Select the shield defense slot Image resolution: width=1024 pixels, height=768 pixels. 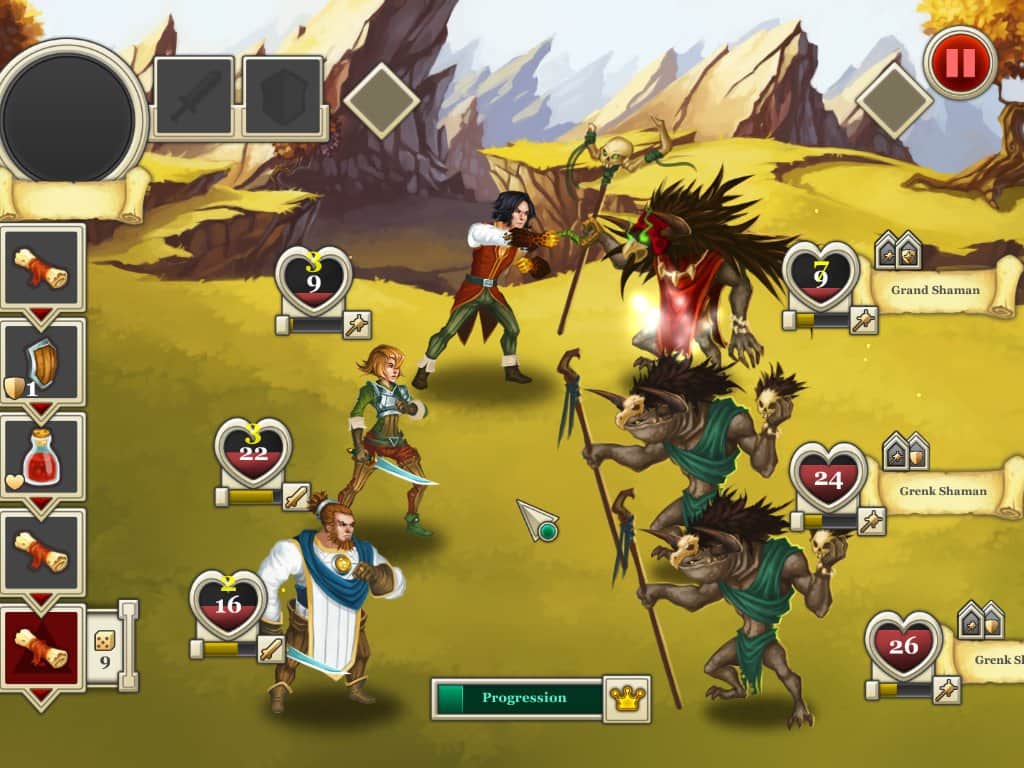tap(283, 96)
